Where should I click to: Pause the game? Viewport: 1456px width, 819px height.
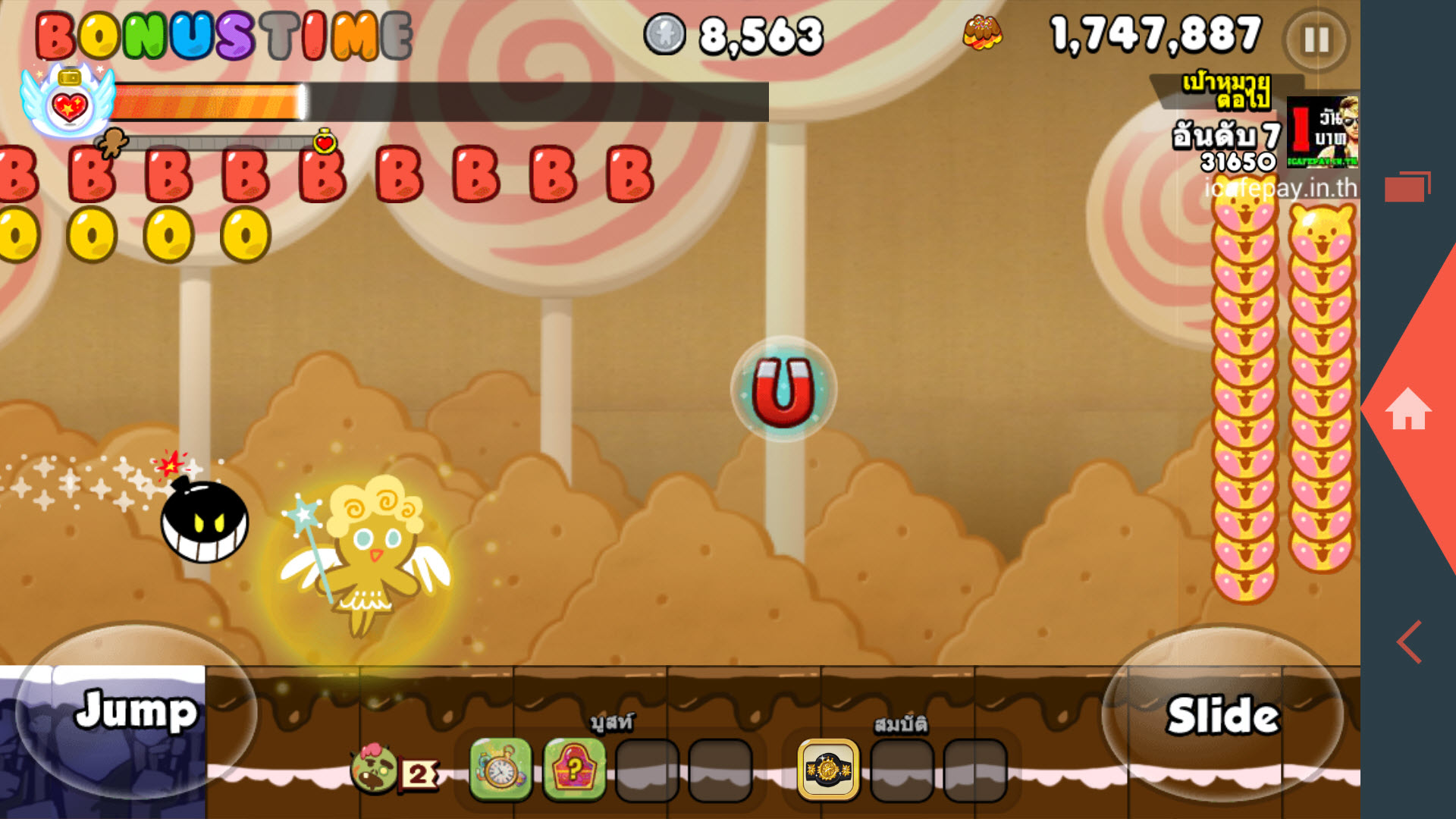click(1316, 39)
